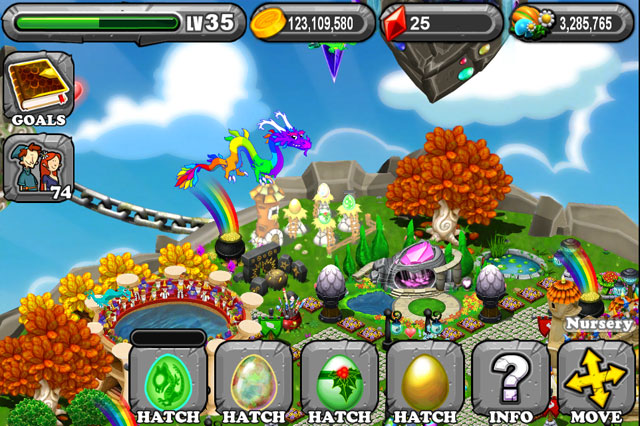This screenshot has height=426, width=640.
Task: Tap the food treats counter
Action: click(572, 21)
